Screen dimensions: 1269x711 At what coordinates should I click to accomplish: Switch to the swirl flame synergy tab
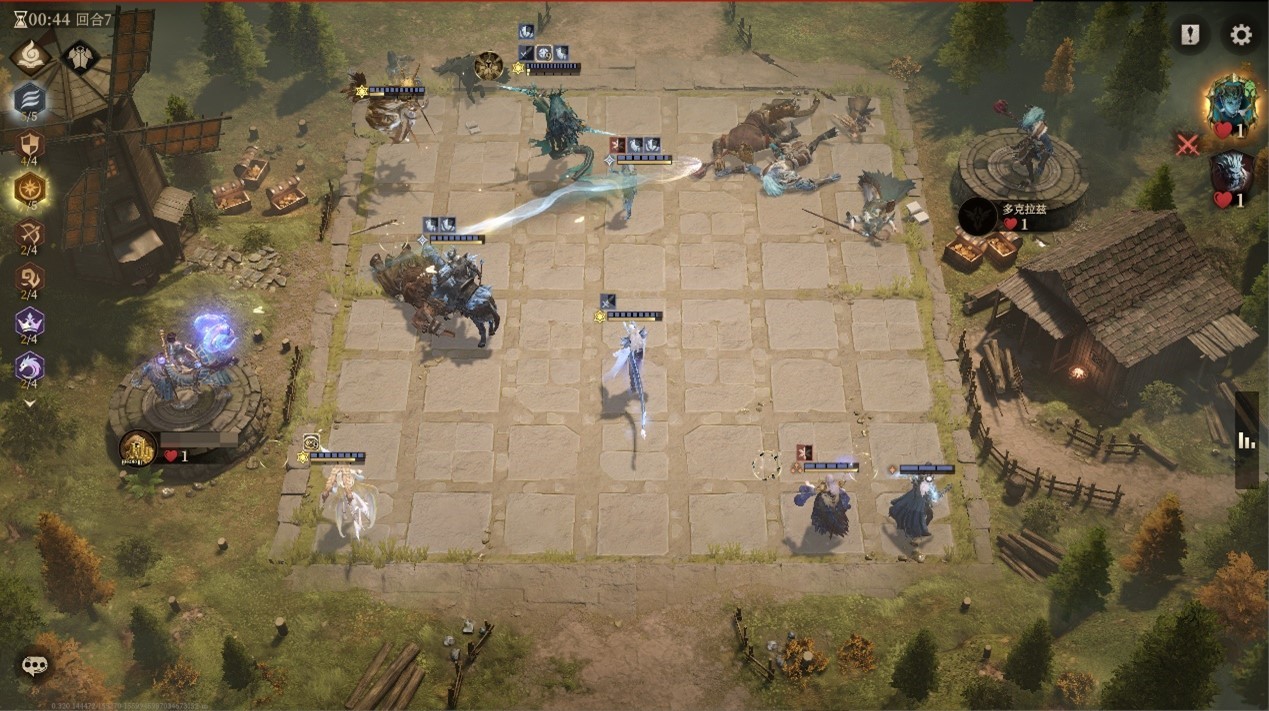click(x=30, y=56)
